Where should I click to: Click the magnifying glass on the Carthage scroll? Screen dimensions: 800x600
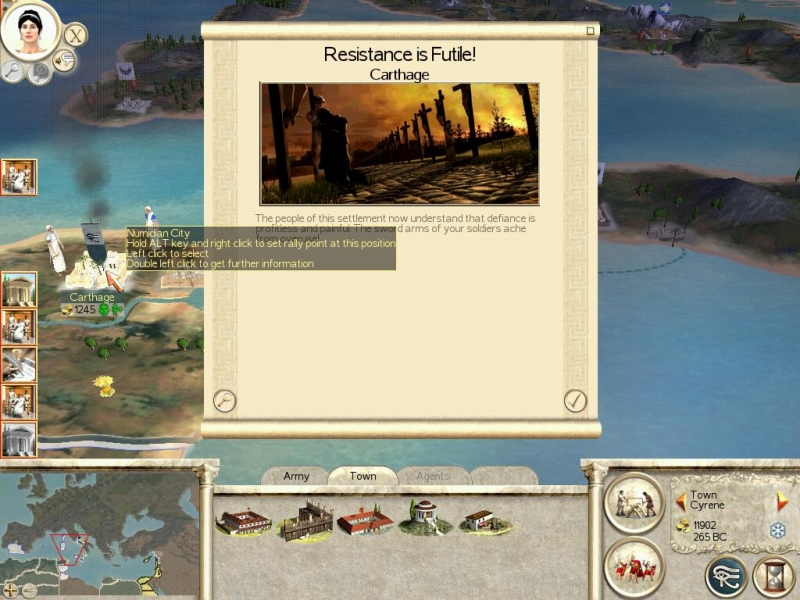tap(225, 401)
